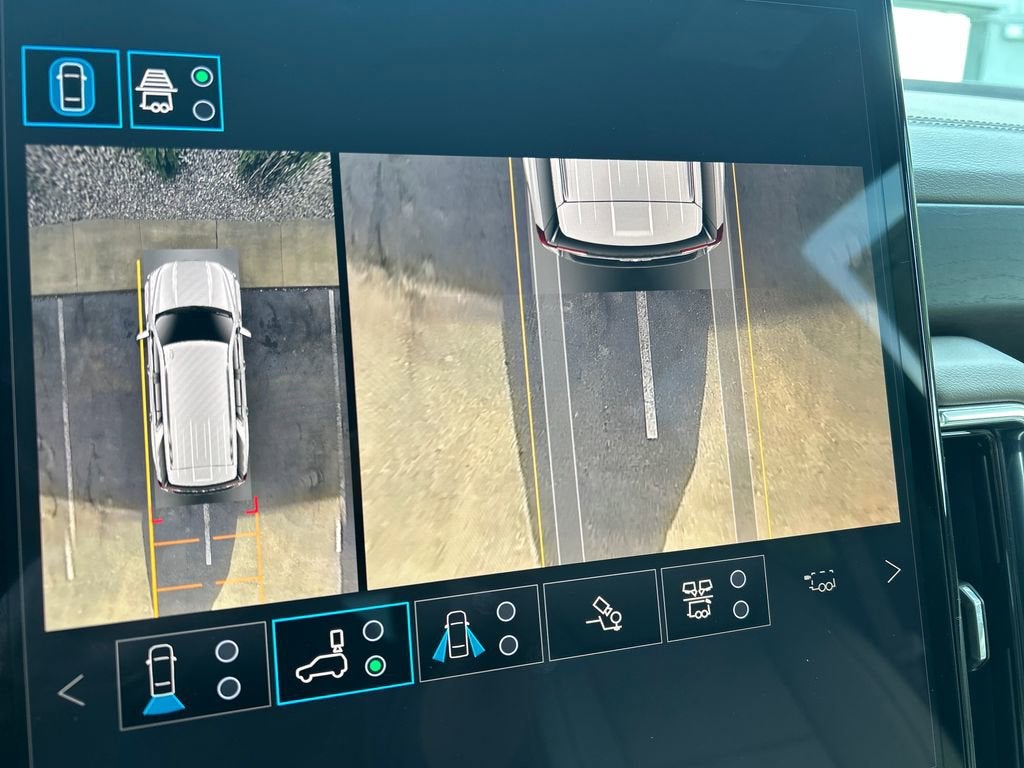Open the hitch camera view
1024x768 pixels.
[x=601, y=614]
